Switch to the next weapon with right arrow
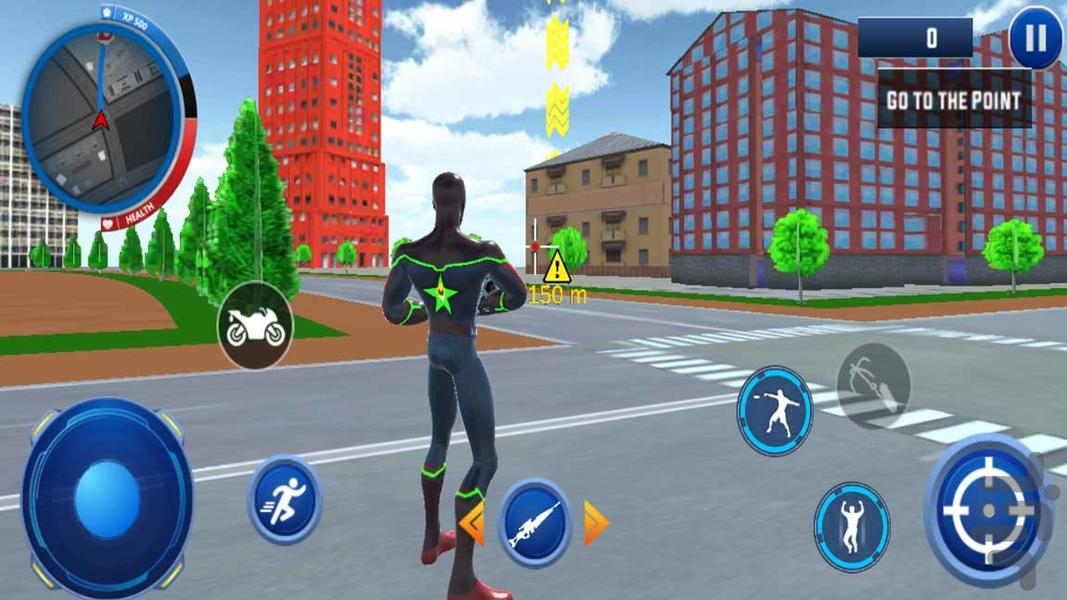 [x=596, y=523]
